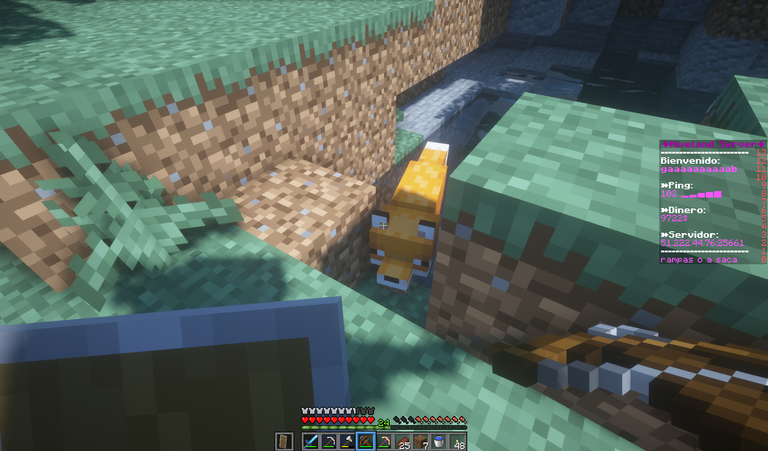
Task: Select the cooked meat stack of 25
Action: coord(403,441)
